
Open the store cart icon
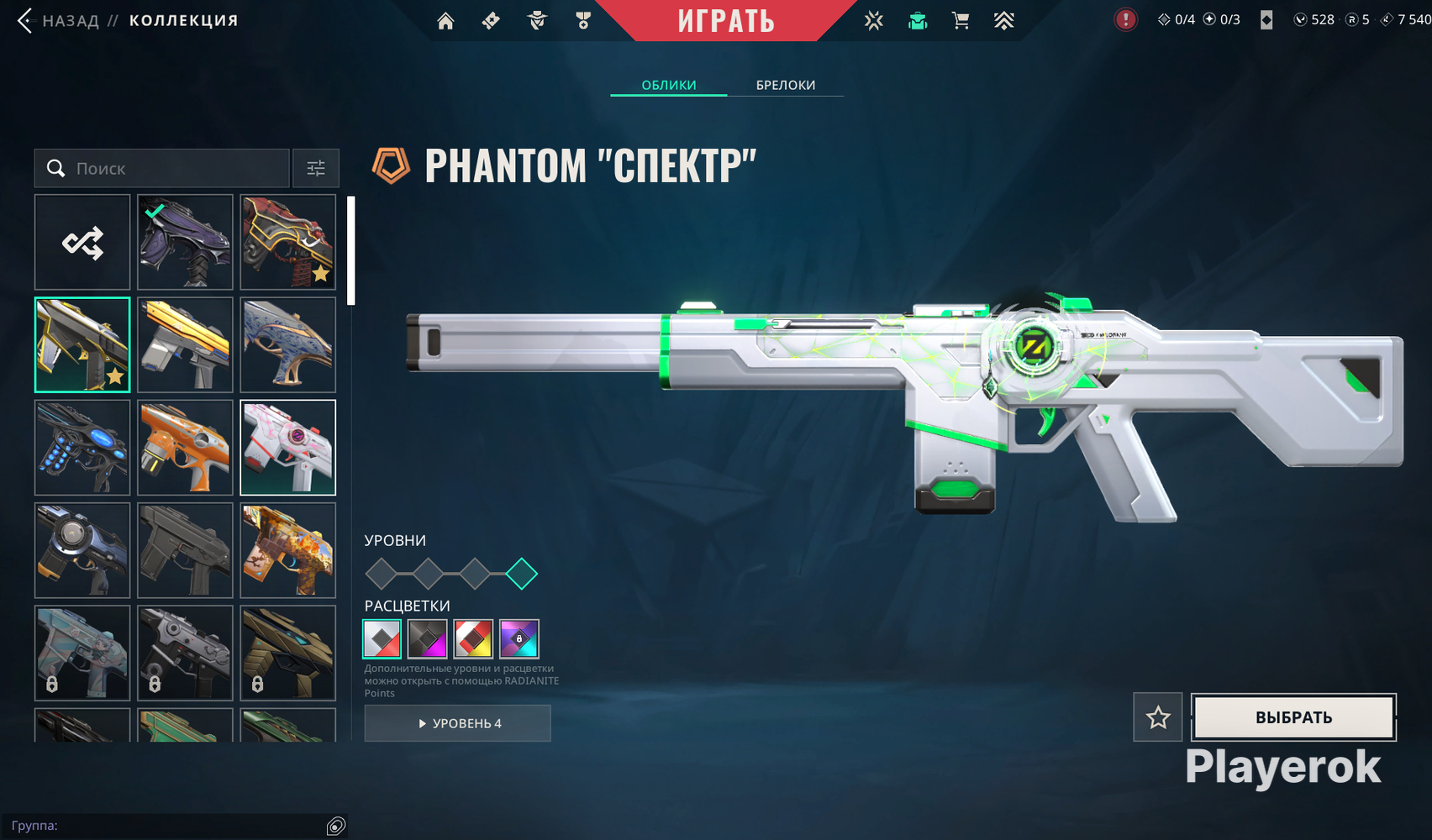[x=961, y=21]
